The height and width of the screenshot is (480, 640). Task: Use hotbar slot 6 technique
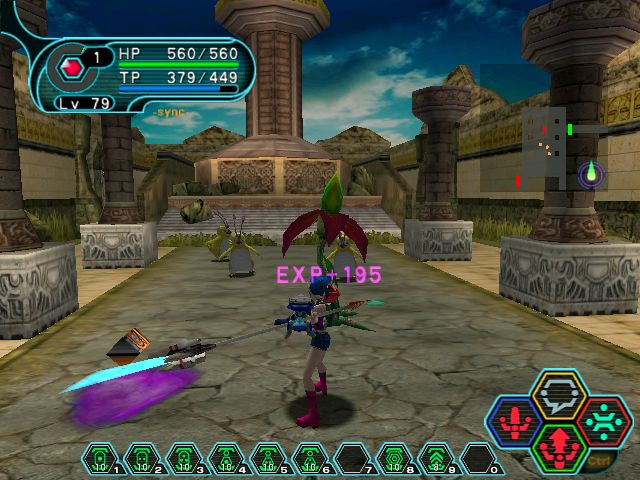309,458
